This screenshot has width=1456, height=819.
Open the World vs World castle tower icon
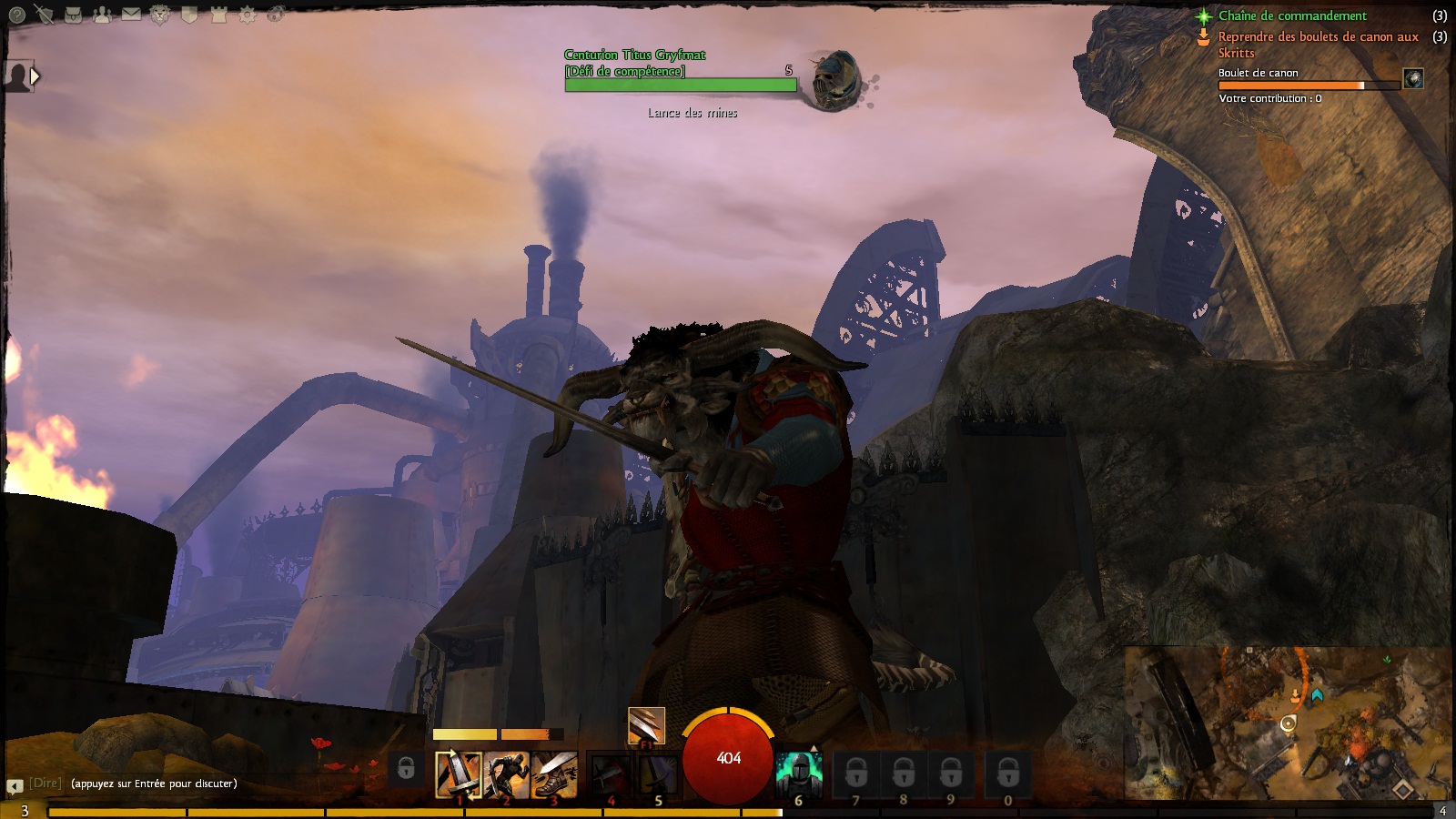218,15
